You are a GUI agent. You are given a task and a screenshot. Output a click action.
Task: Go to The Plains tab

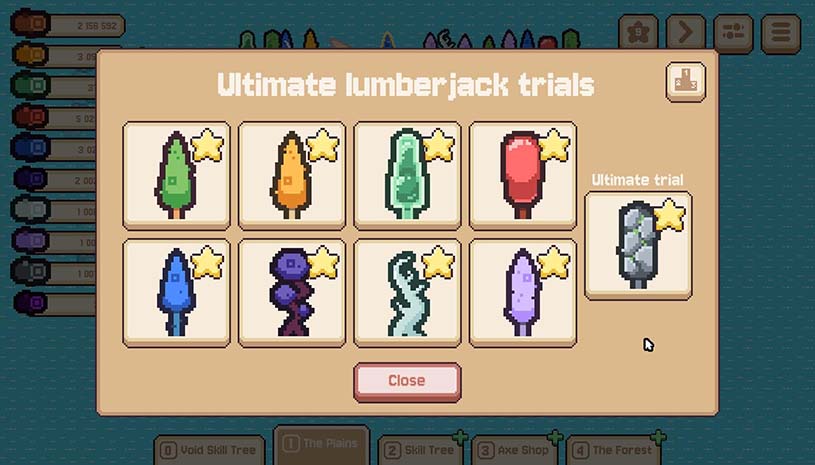[x=321, y=444]
